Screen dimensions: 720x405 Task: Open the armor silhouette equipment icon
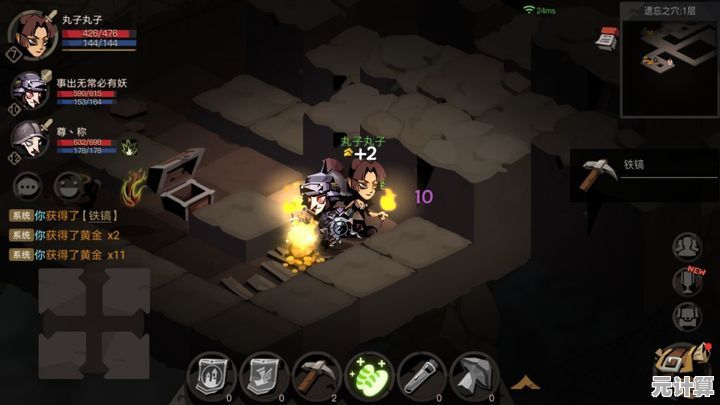pyautogui.click(x=687, y=316)
